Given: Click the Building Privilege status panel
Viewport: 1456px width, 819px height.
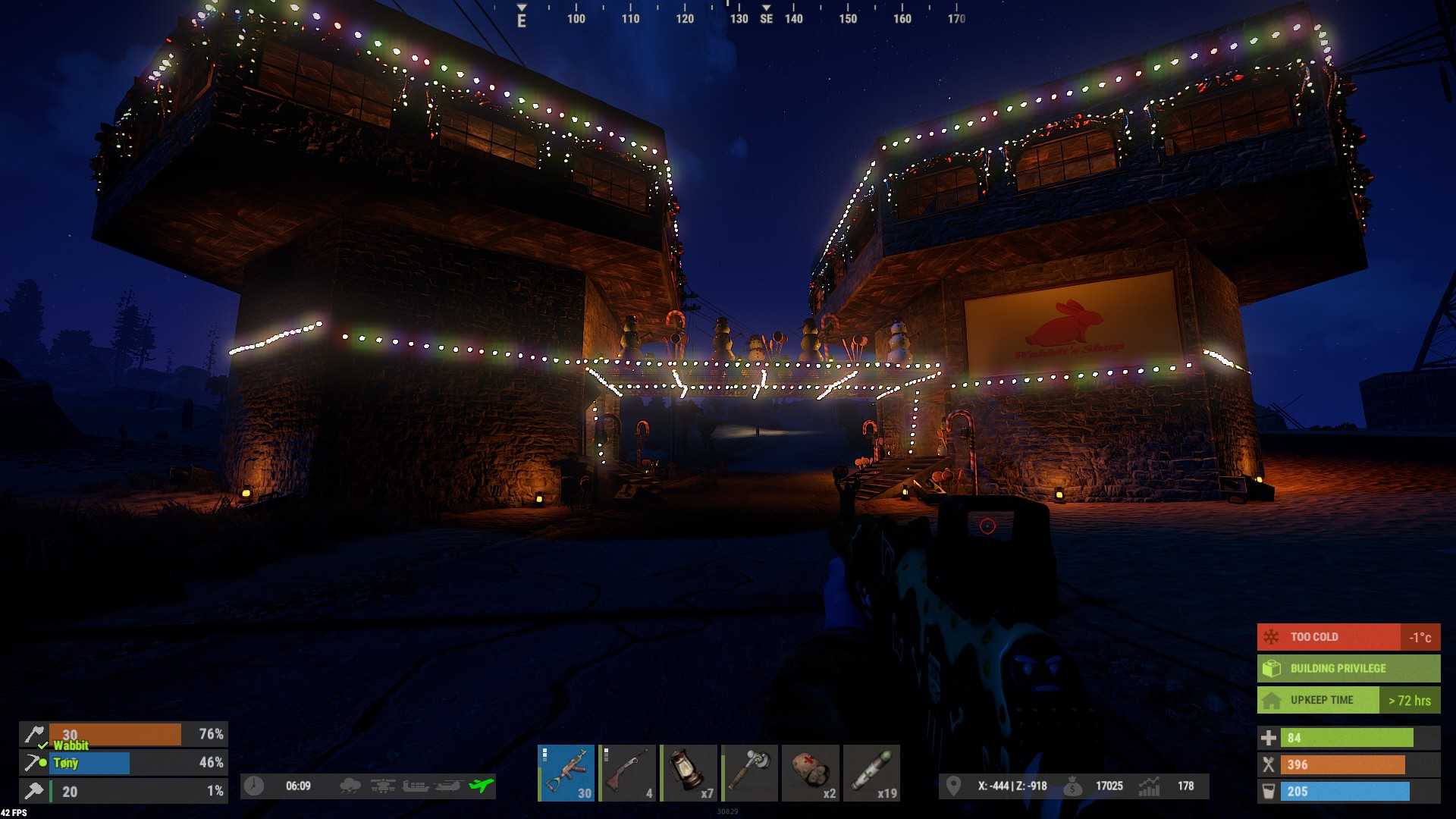Looking at the screenshot, I should point(1348,668).
